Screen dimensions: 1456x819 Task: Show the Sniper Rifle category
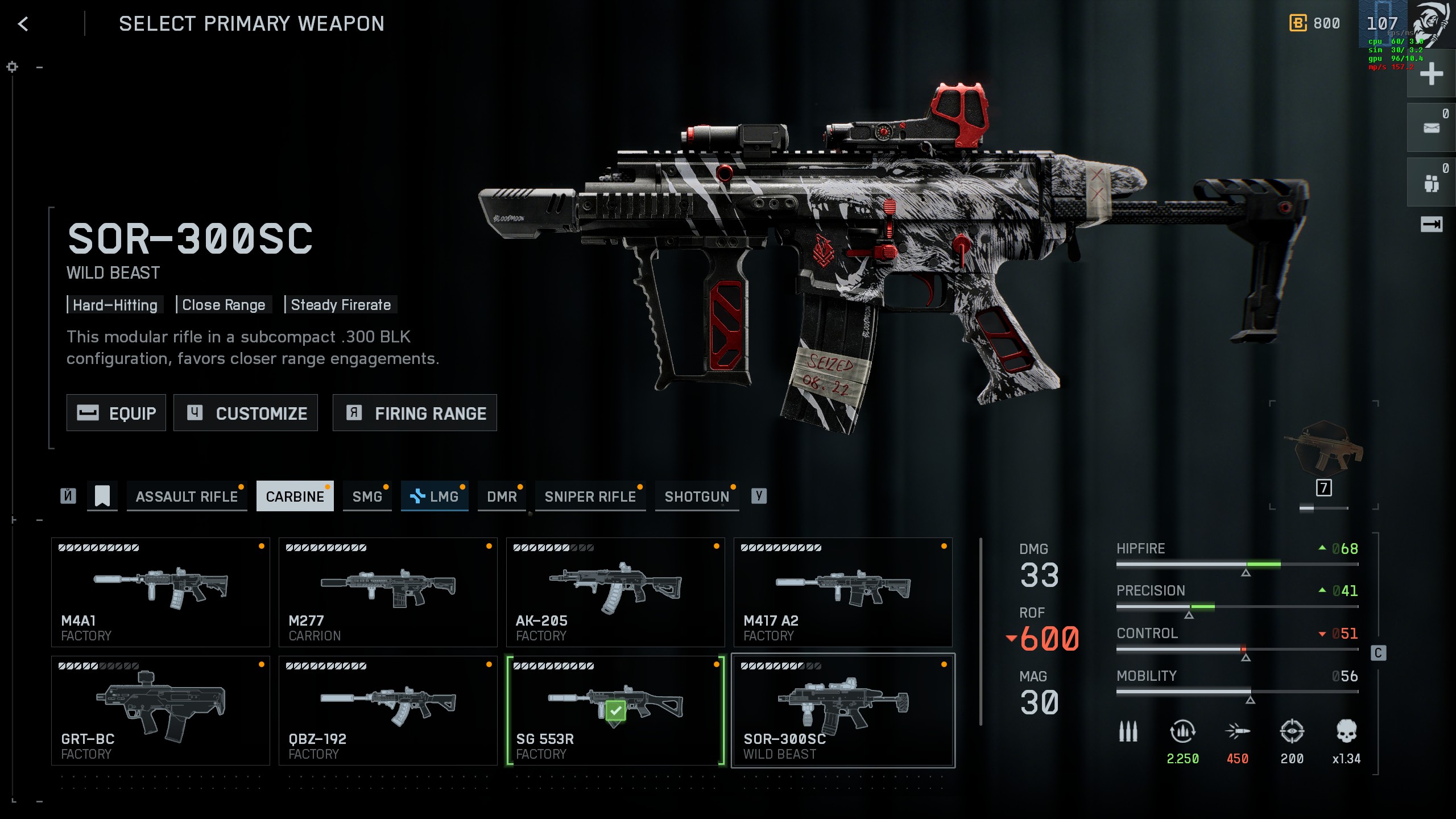(590, 497)
